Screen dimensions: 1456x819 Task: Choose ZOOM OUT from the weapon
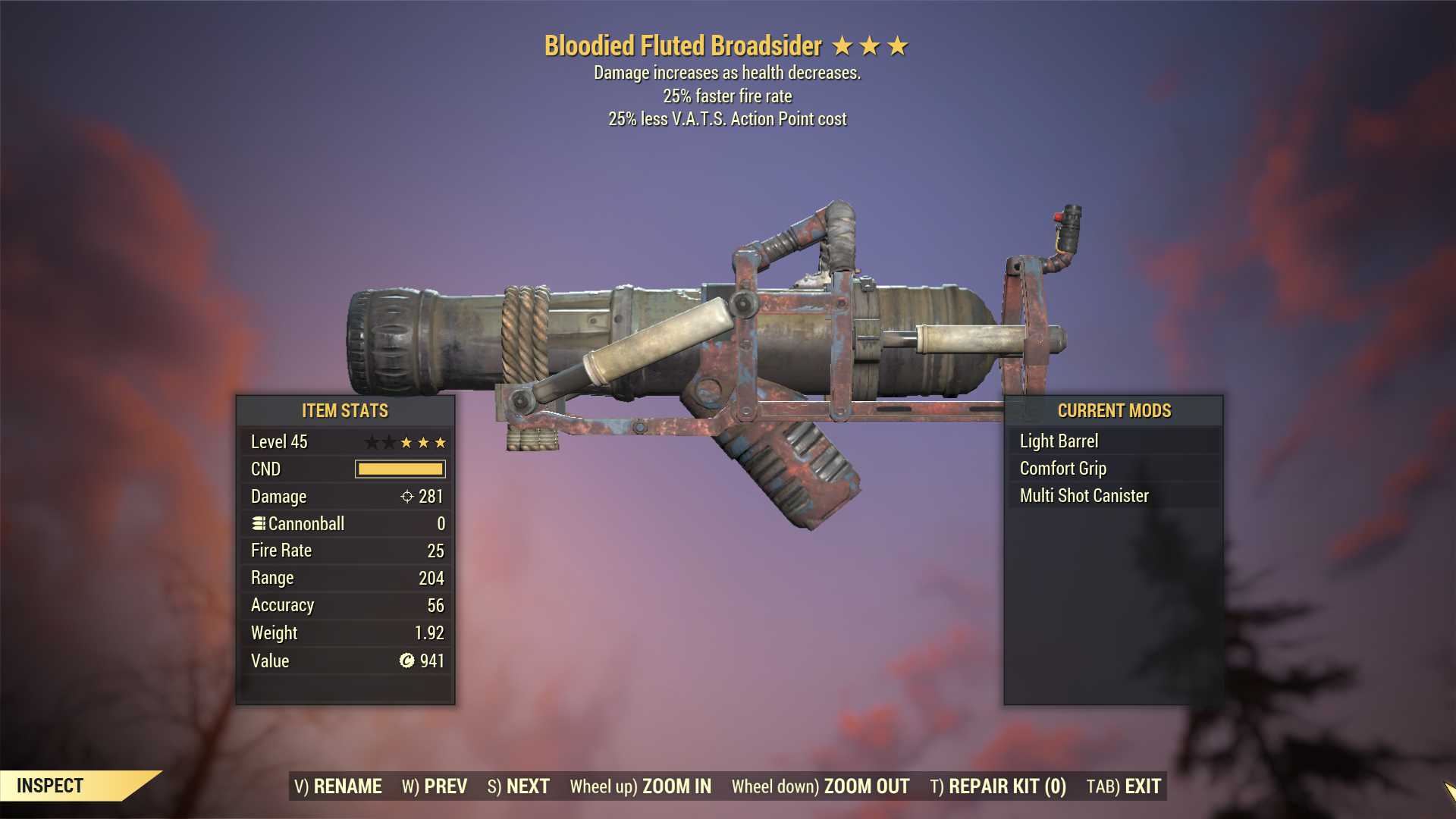point(821,786)
